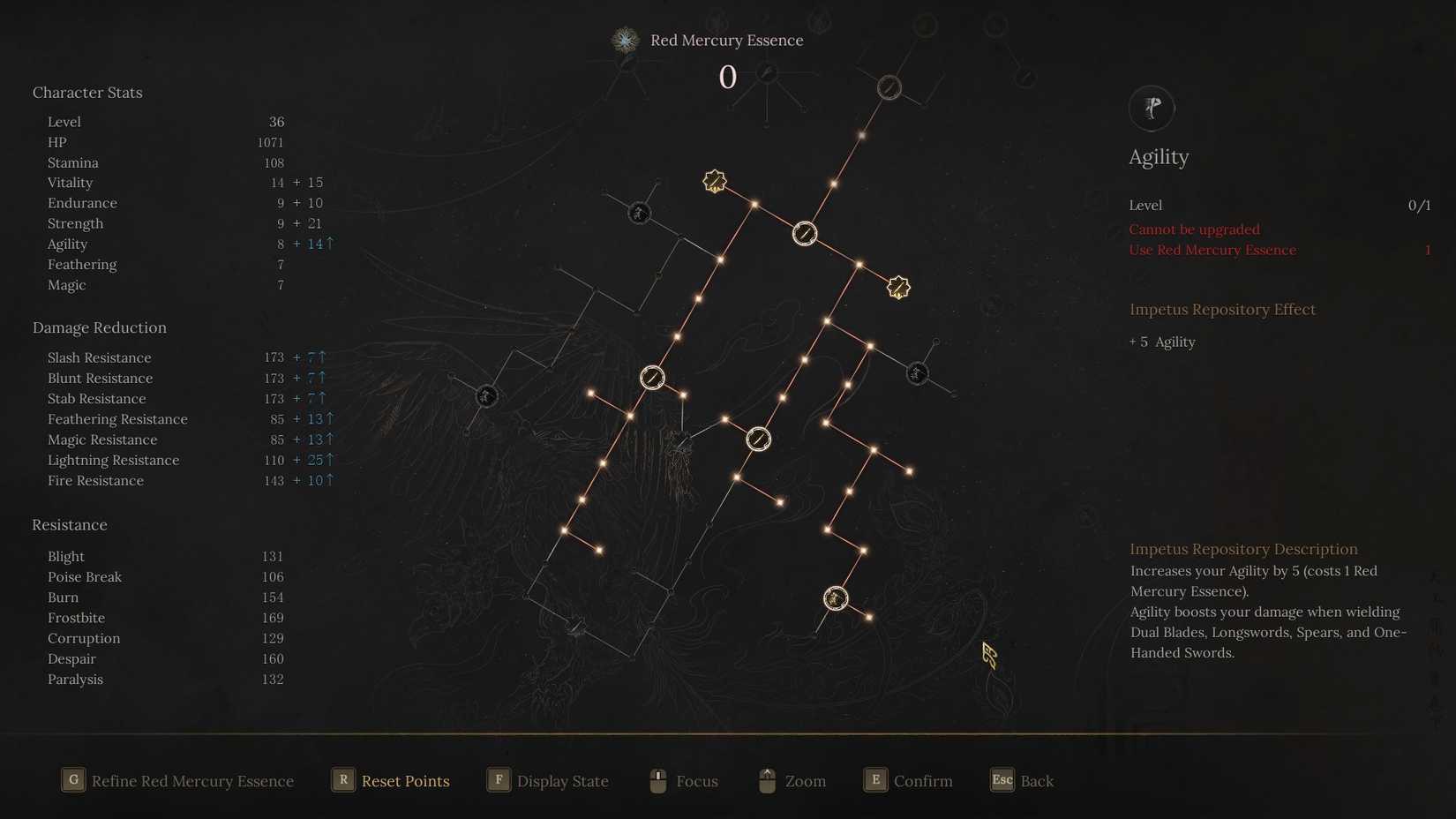Select the Red Mercury Essence icon at the top
Viewport: 1456px width, 819px height.
[x=625, y=40]
